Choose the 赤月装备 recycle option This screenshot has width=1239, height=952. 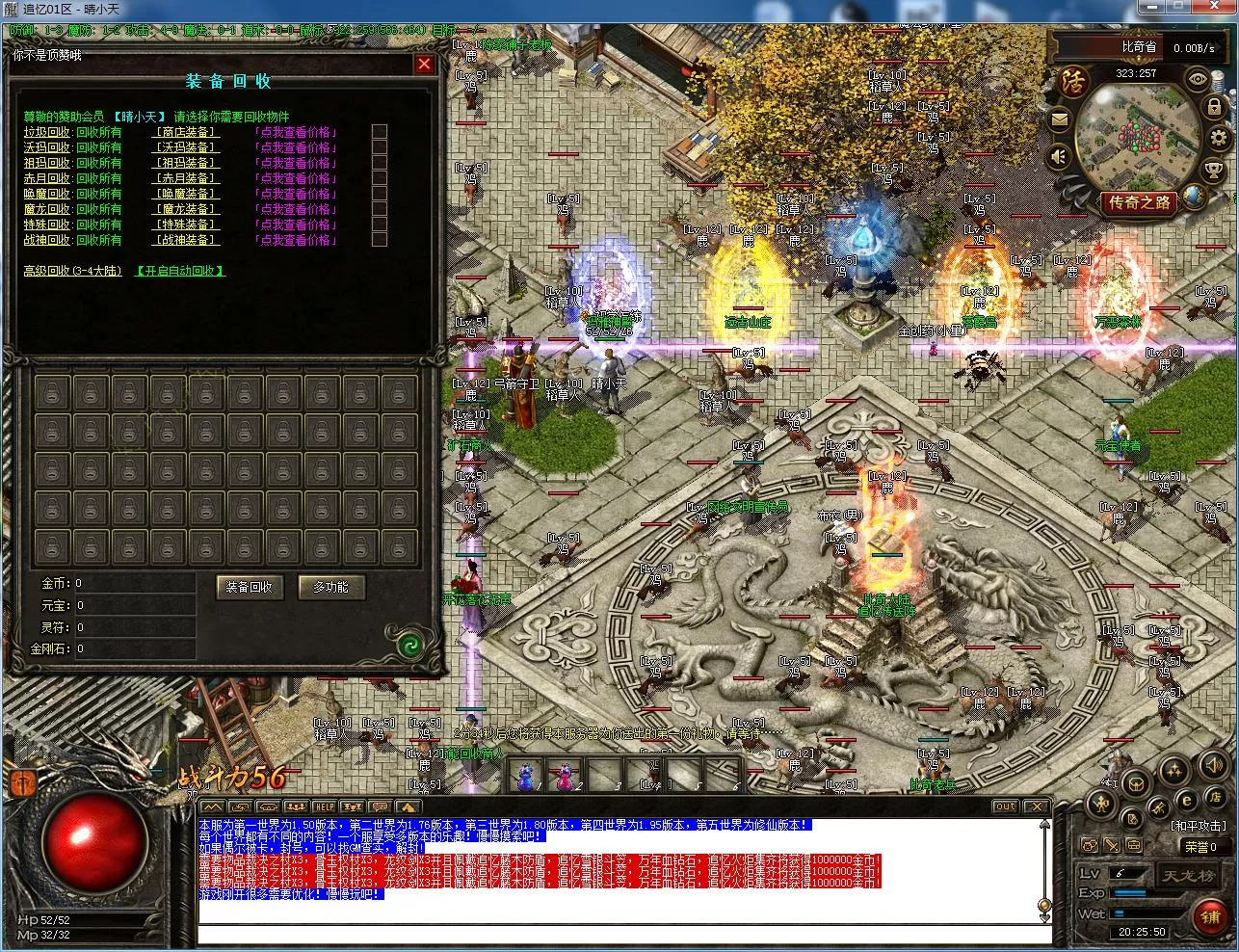click(x=186, y=178)
